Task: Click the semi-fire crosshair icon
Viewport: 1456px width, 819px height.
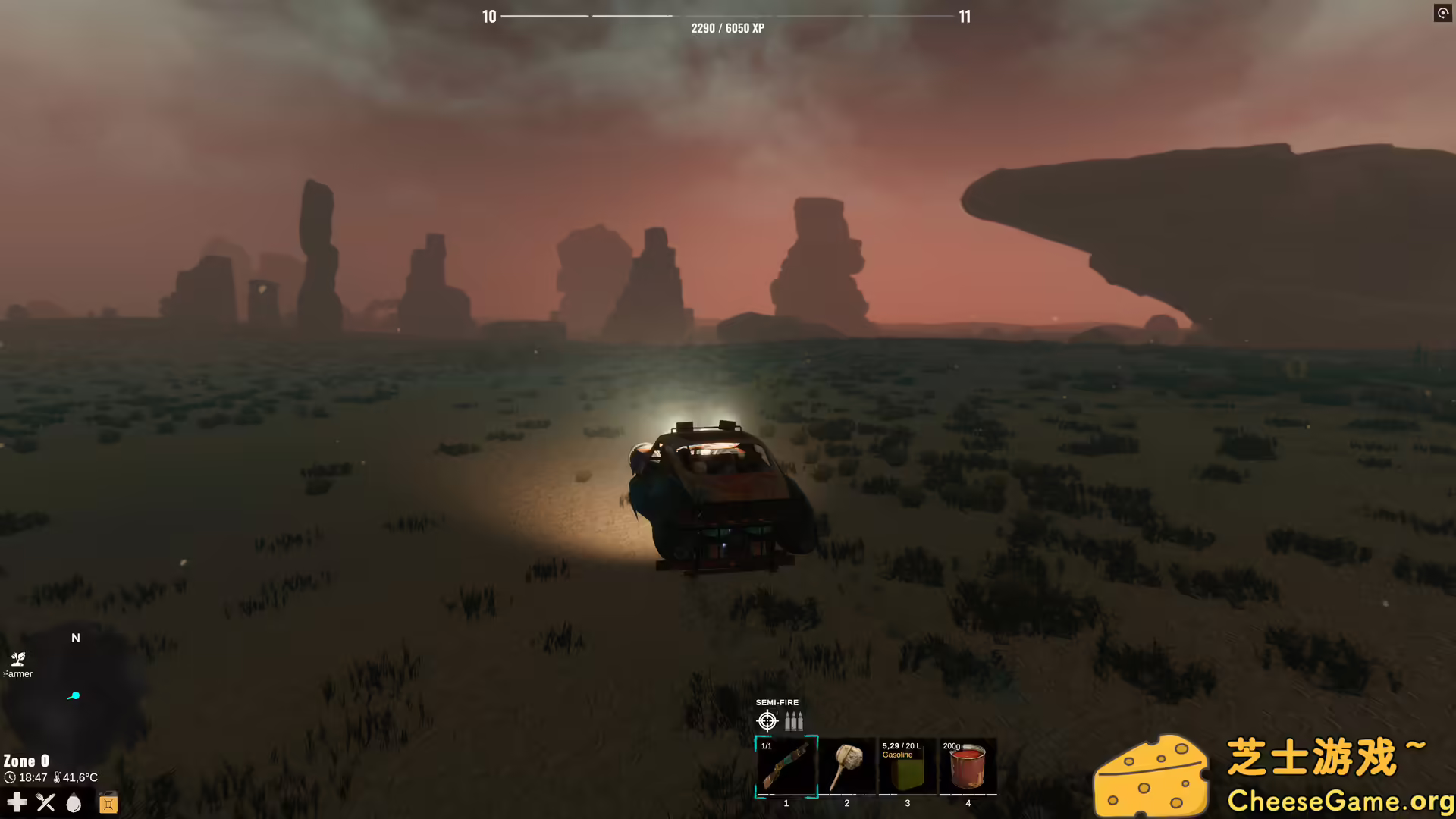Action: [767, 720]
